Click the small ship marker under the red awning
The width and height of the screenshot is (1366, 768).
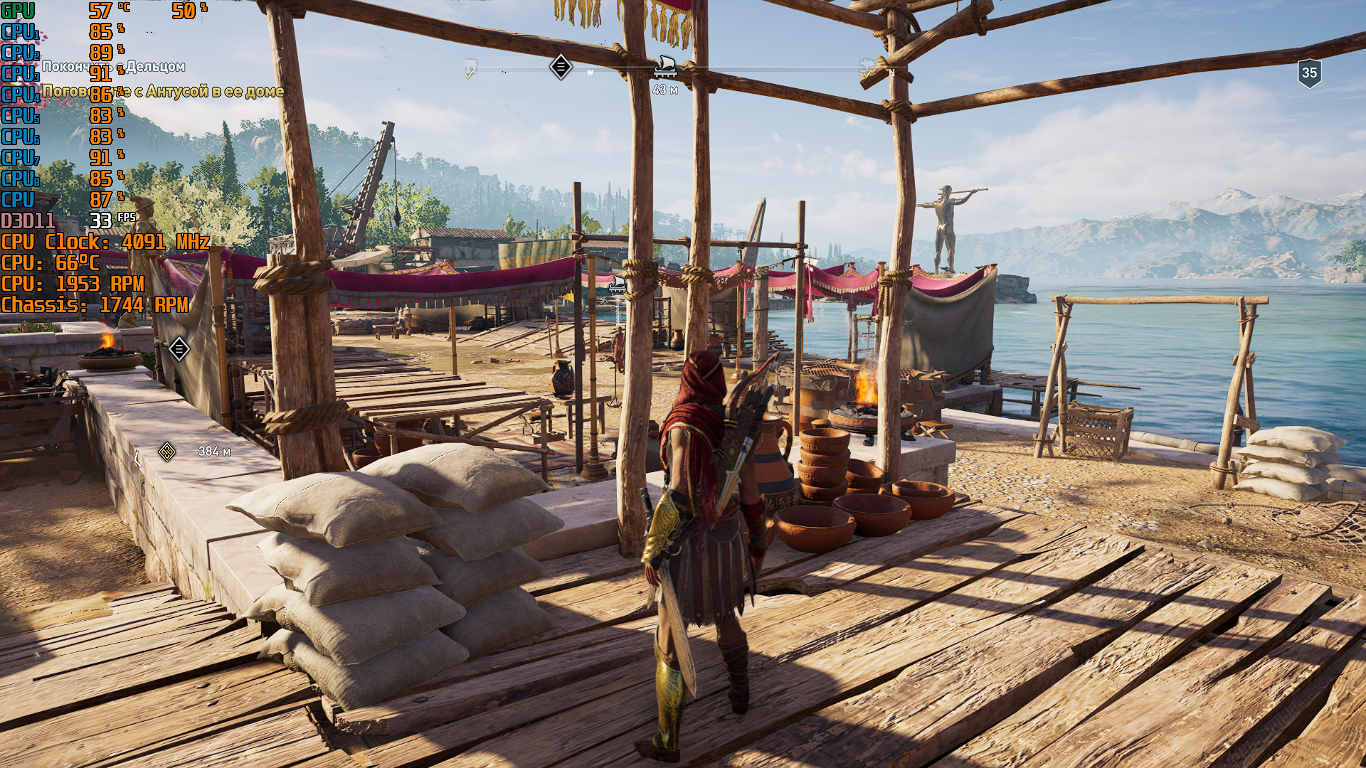617,286
